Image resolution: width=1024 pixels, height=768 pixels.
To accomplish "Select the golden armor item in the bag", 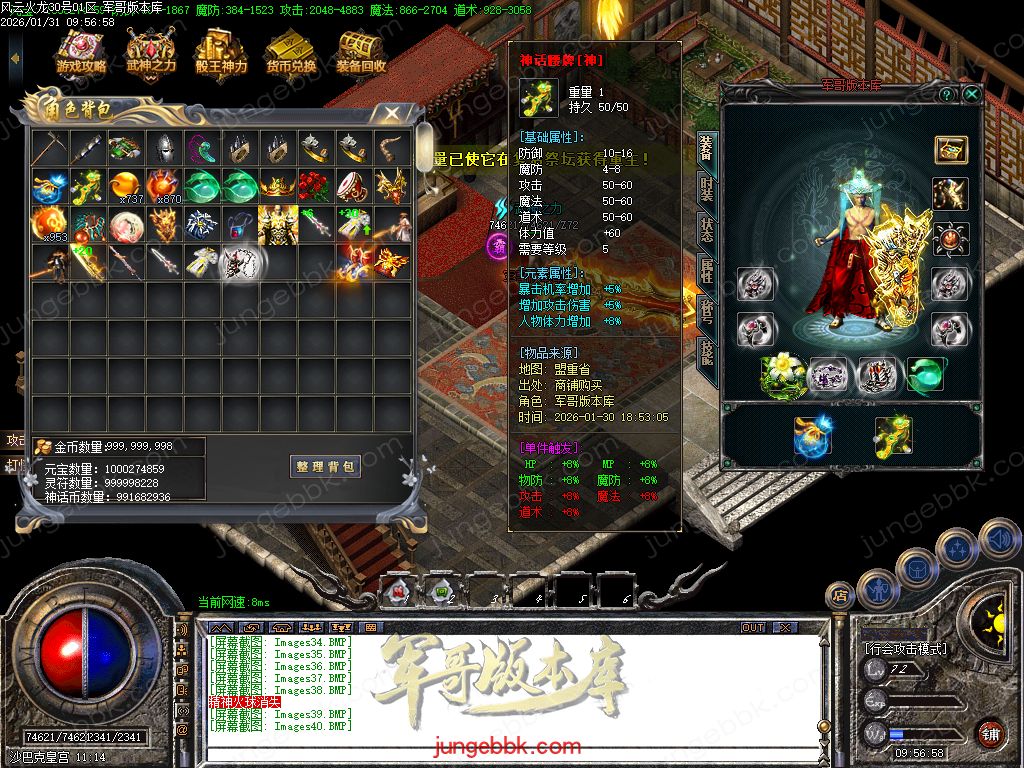I will (x=277, y=224).
